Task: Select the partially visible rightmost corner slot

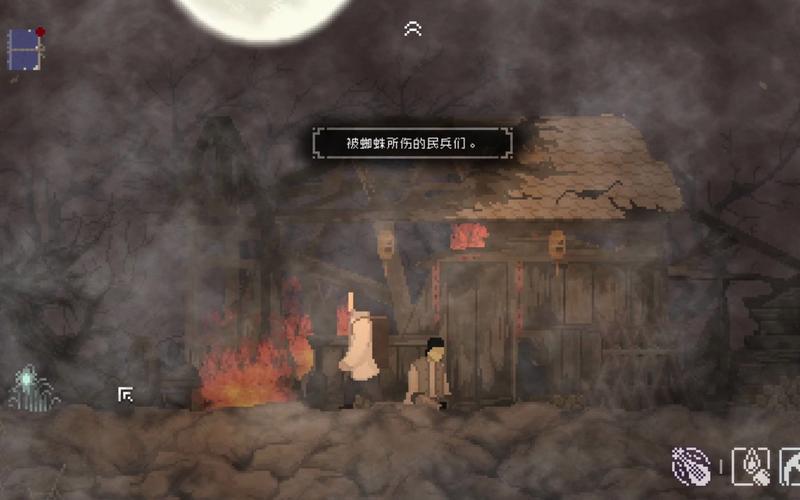Action: [x=790, y=465]
